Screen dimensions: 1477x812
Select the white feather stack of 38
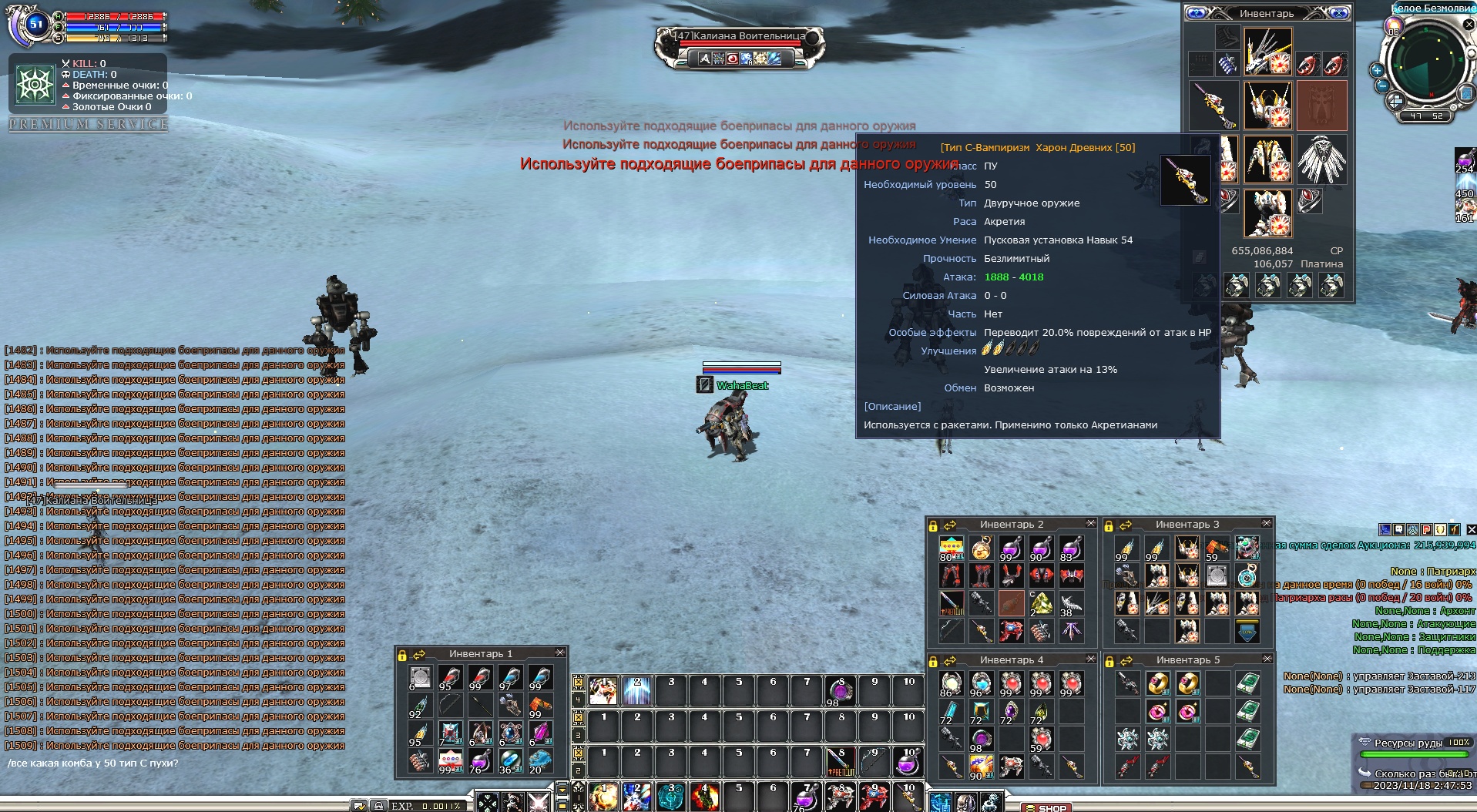point(1071,603)
